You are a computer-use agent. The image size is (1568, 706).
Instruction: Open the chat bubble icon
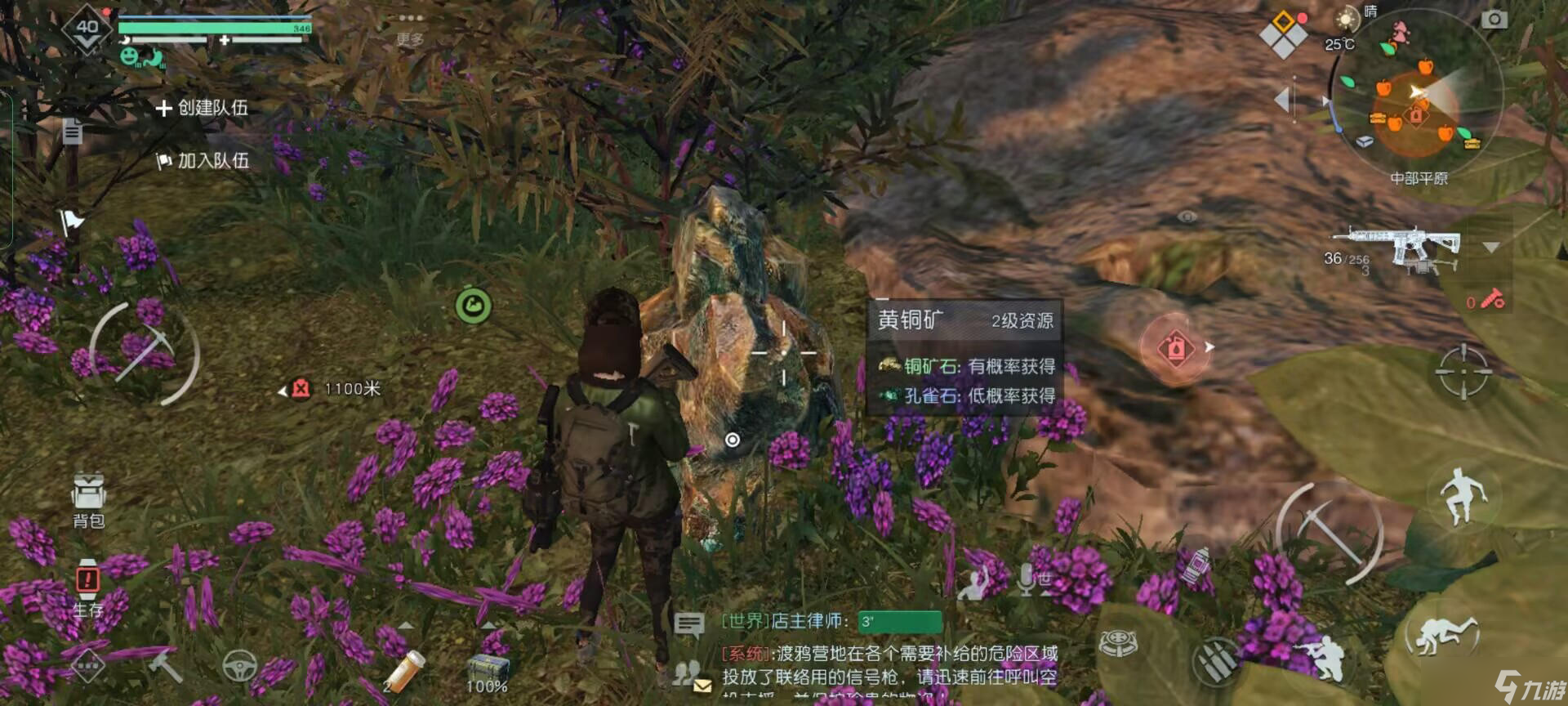688,624
